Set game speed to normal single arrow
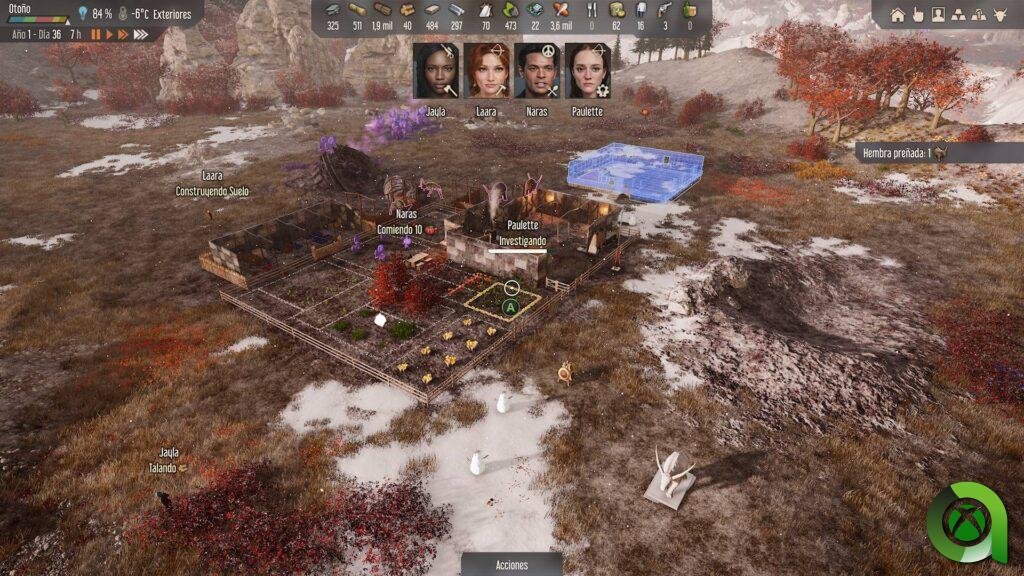 click(109, 34)
